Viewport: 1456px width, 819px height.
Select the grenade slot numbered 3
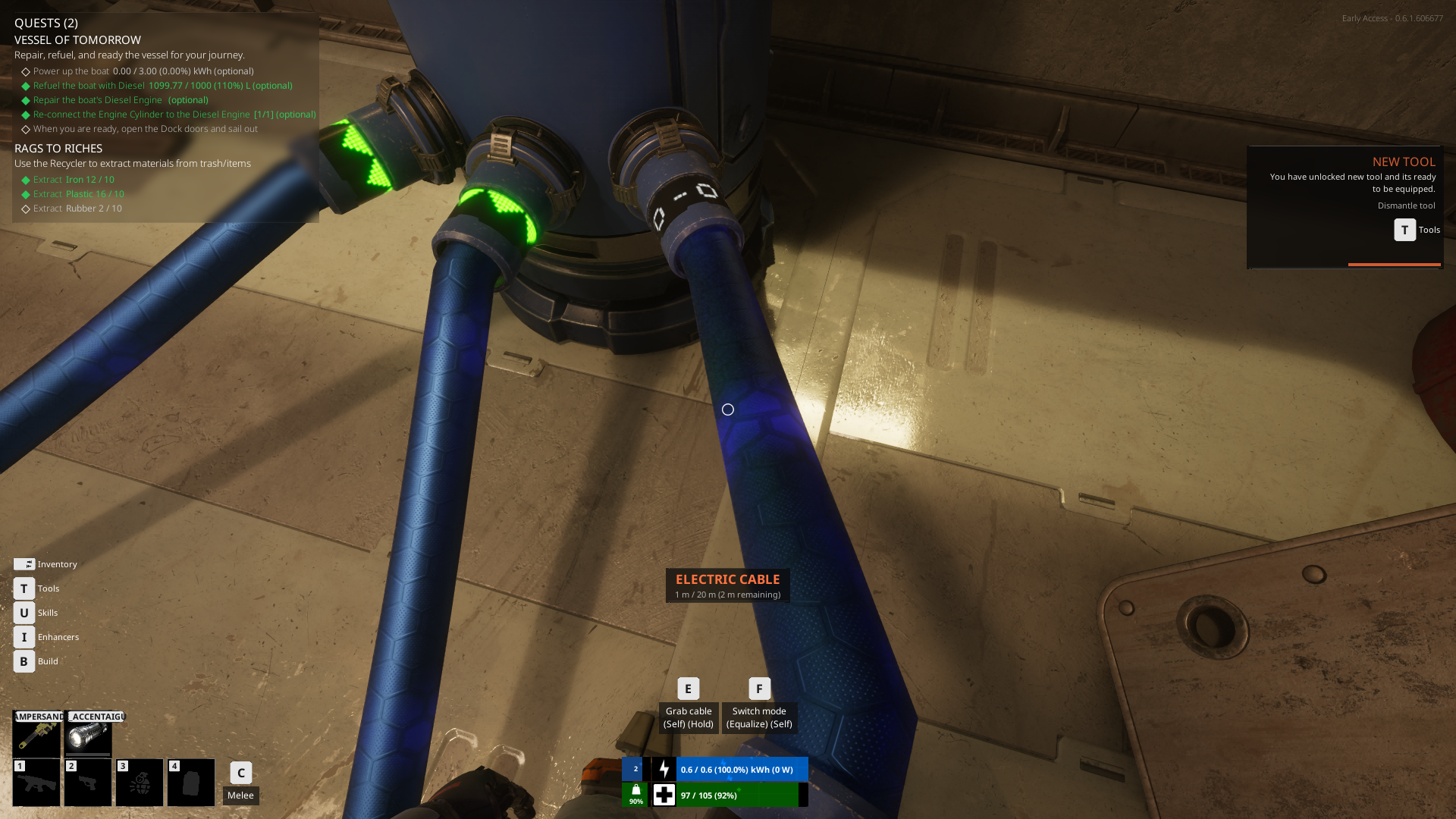click(140, 783)
